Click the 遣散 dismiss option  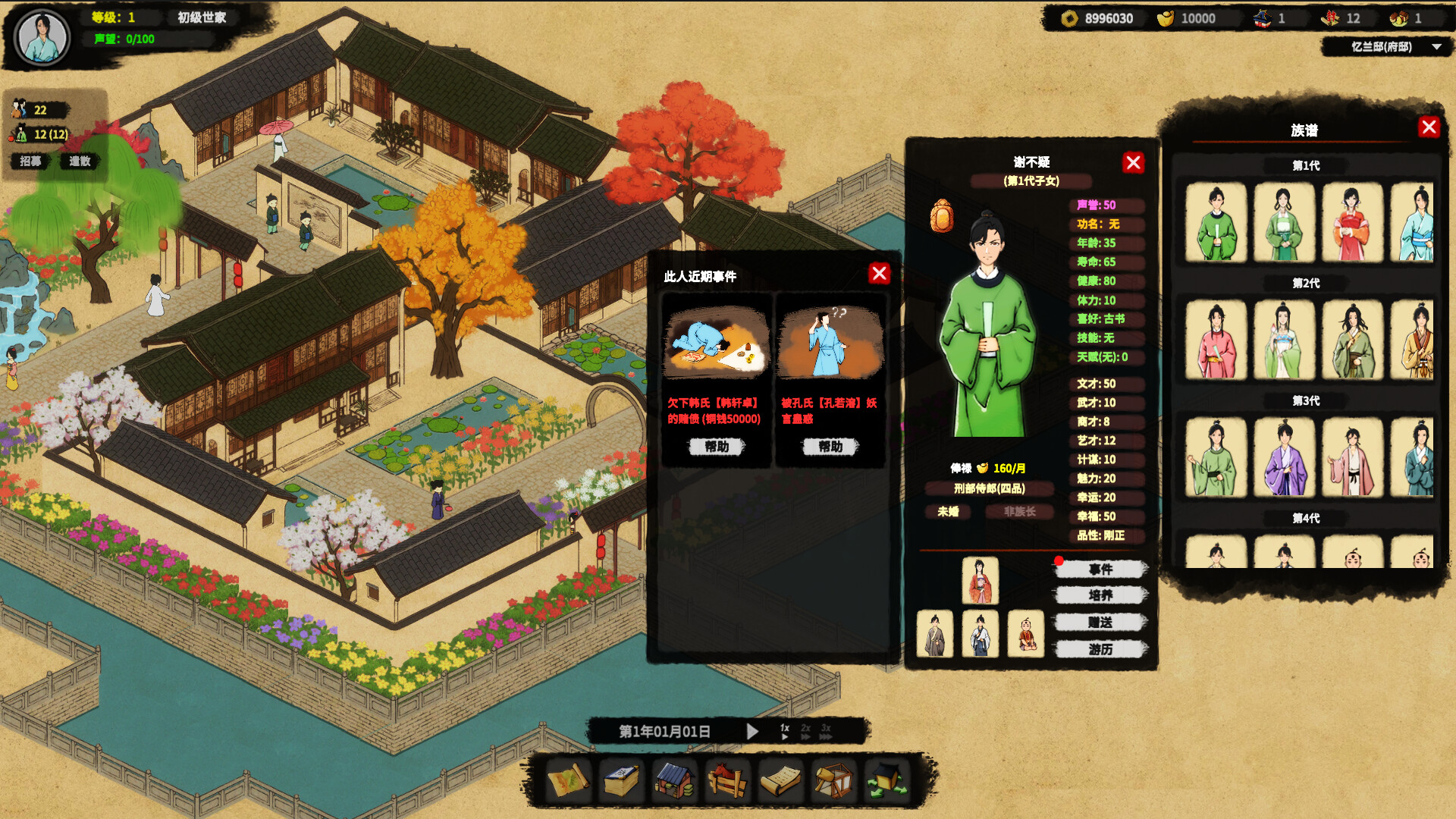[x=78, y=161]
